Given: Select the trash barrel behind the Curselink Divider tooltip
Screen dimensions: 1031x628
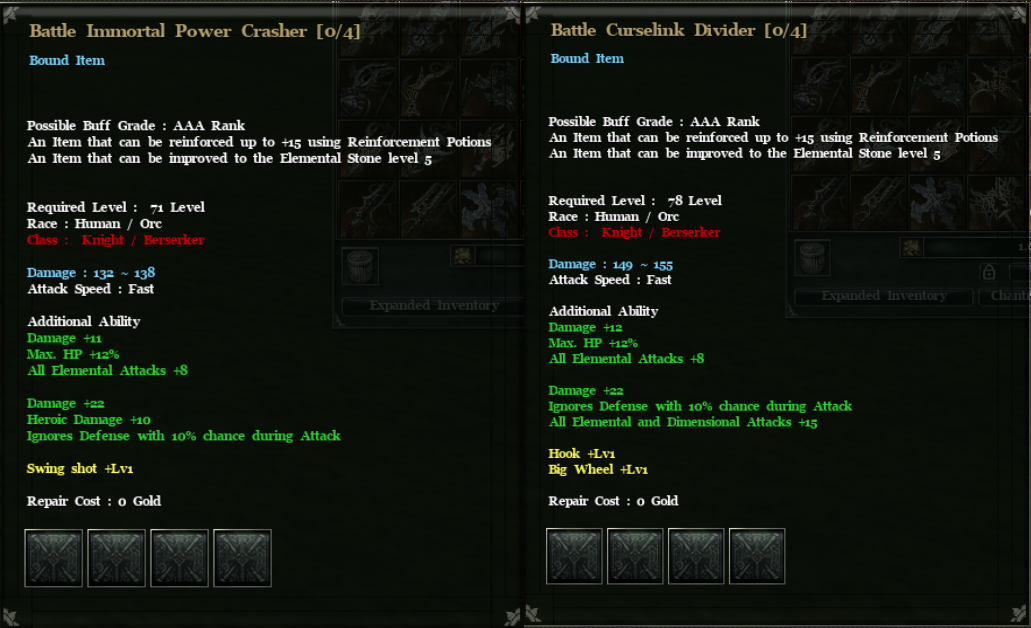Looking at the screenshot, I should tap(812, 257).
